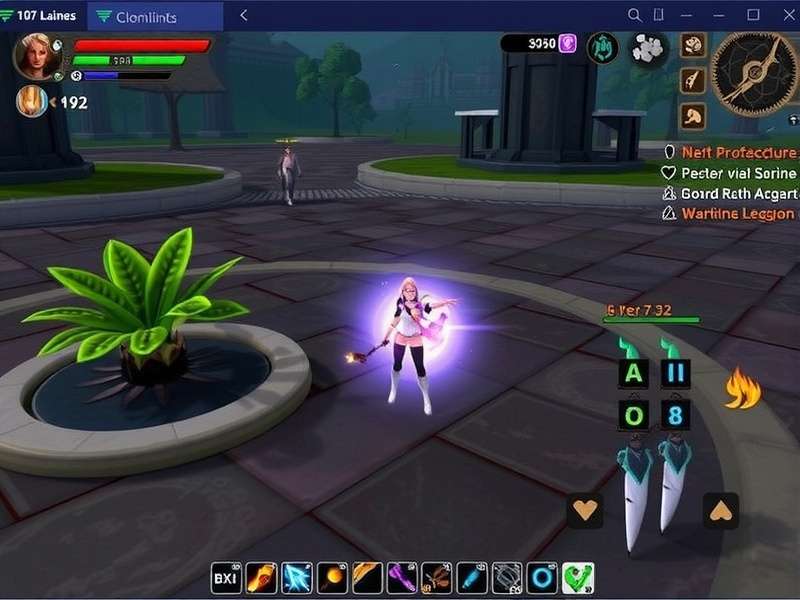Click the heart button

coord(585,510)
